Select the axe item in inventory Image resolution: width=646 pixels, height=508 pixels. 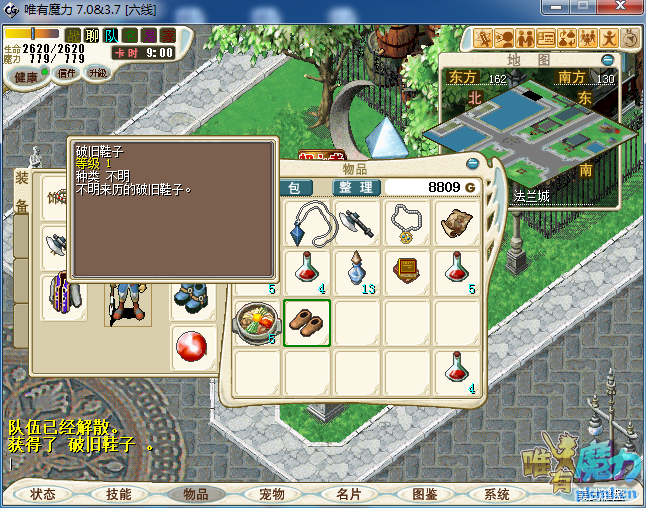(x=357, y=222)
